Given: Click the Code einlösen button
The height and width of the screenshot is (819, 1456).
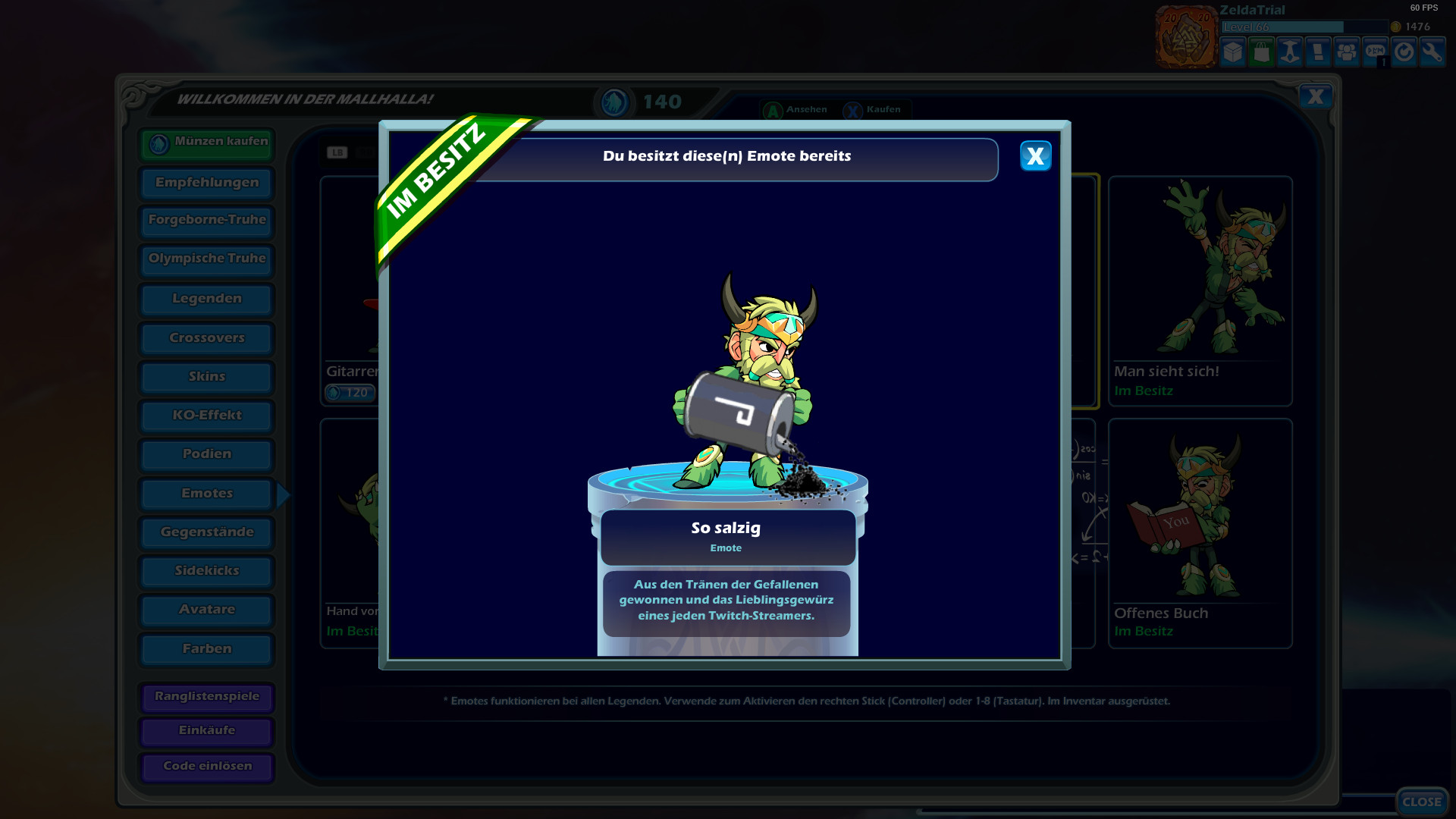Looking at the screenshot, I should tap(206, 767).
